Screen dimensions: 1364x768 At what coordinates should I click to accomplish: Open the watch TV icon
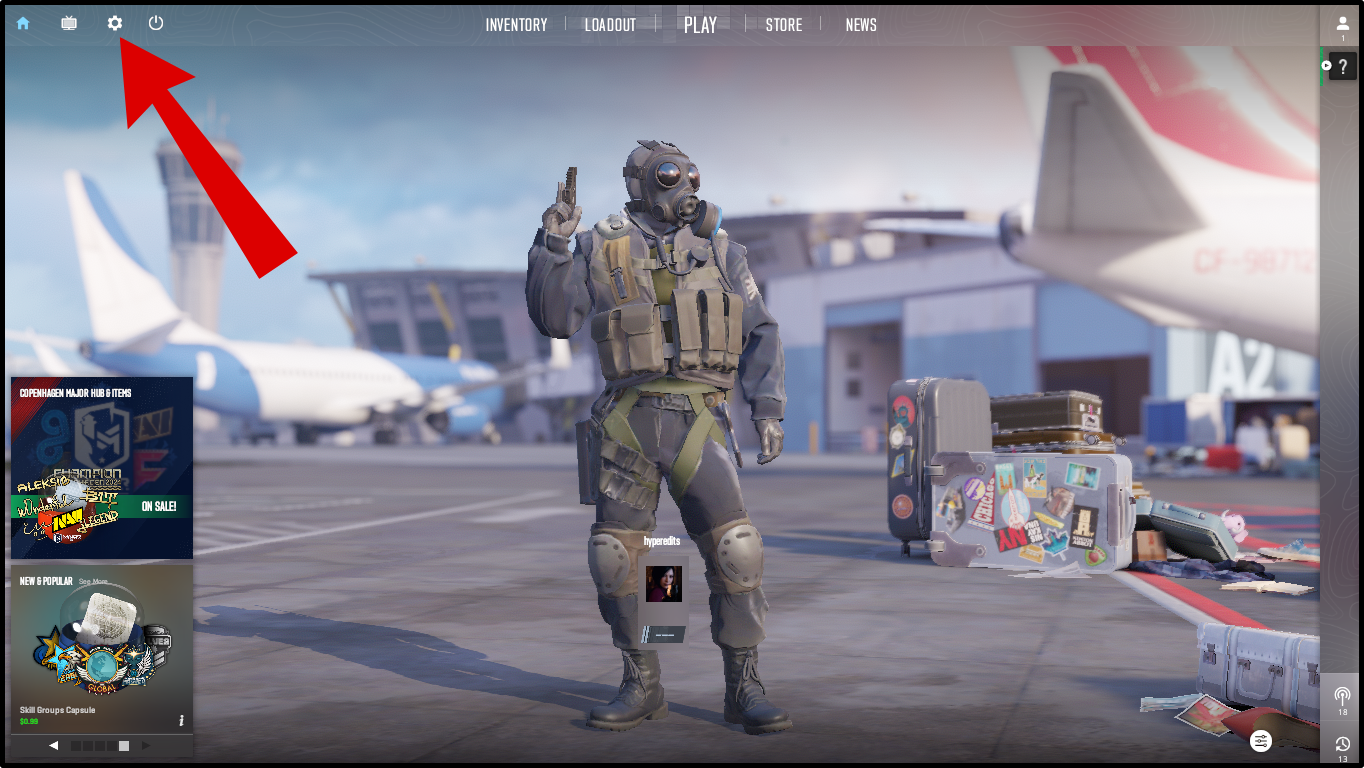point(69,23)
